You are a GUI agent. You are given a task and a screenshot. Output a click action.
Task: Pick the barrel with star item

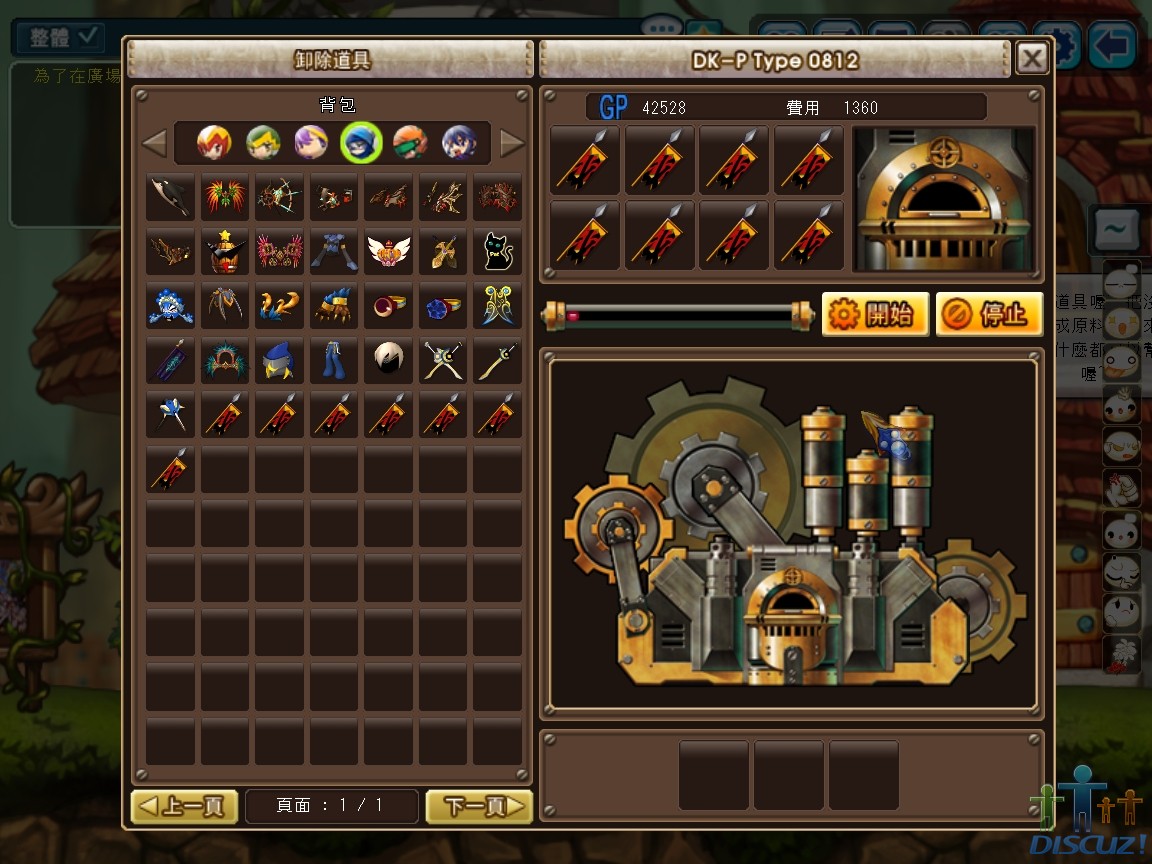coord(225,251)
